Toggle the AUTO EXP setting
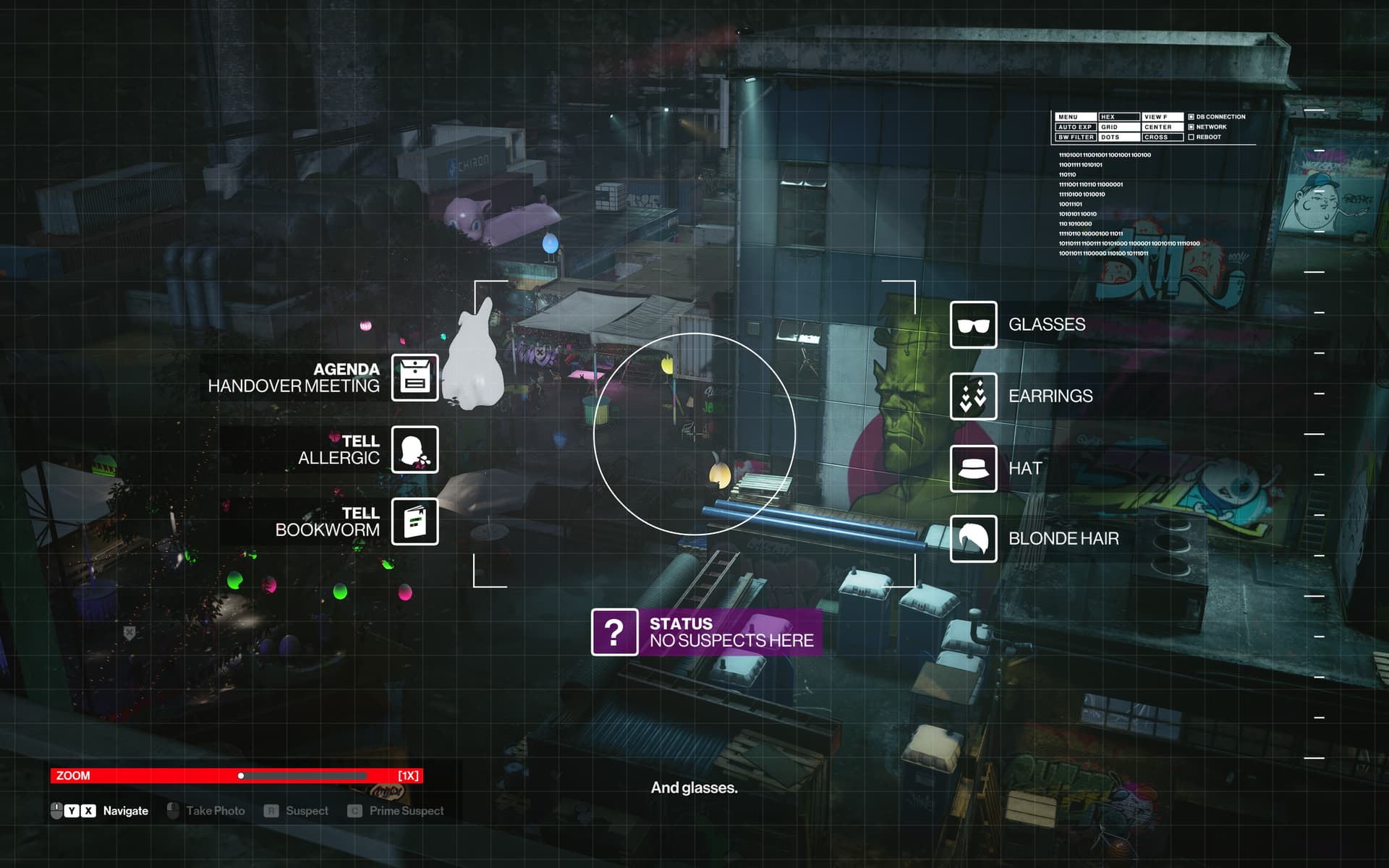The width and height of the screenshot is (1389, 868). pyautogui.click(x=1075, y=127)
